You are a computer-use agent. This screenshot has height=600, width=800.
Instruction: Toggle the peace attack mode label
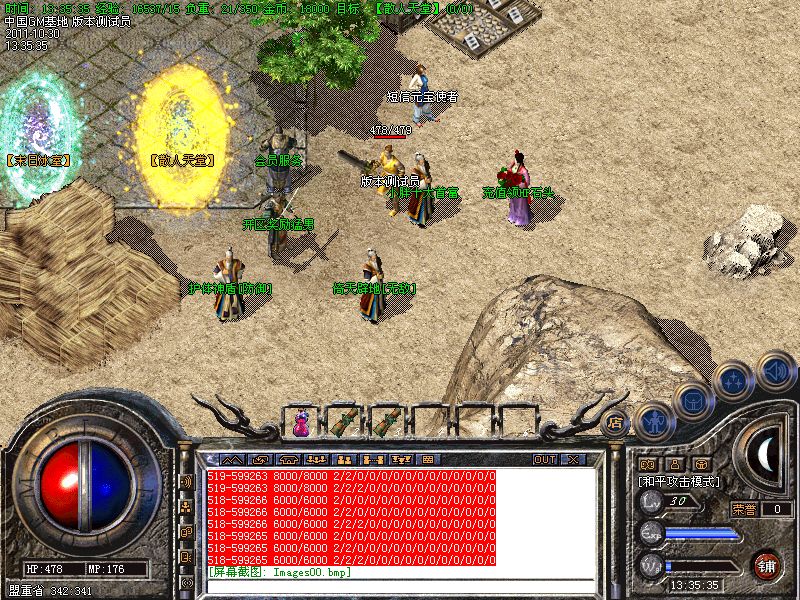pos(678,481)
